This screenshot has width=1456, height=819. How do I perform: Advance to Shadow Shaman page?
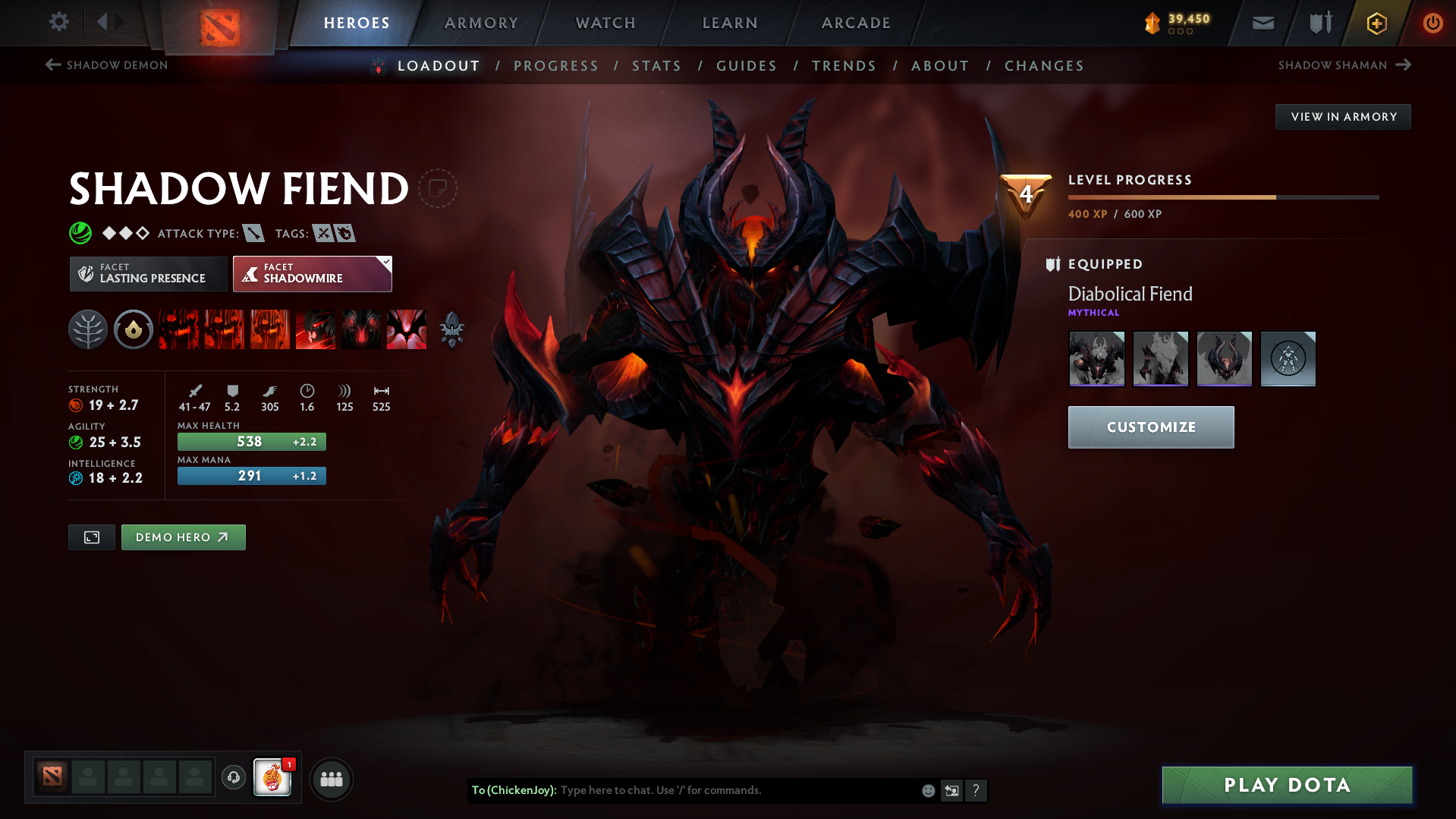pyautogui.click(x=1344, y=65)
